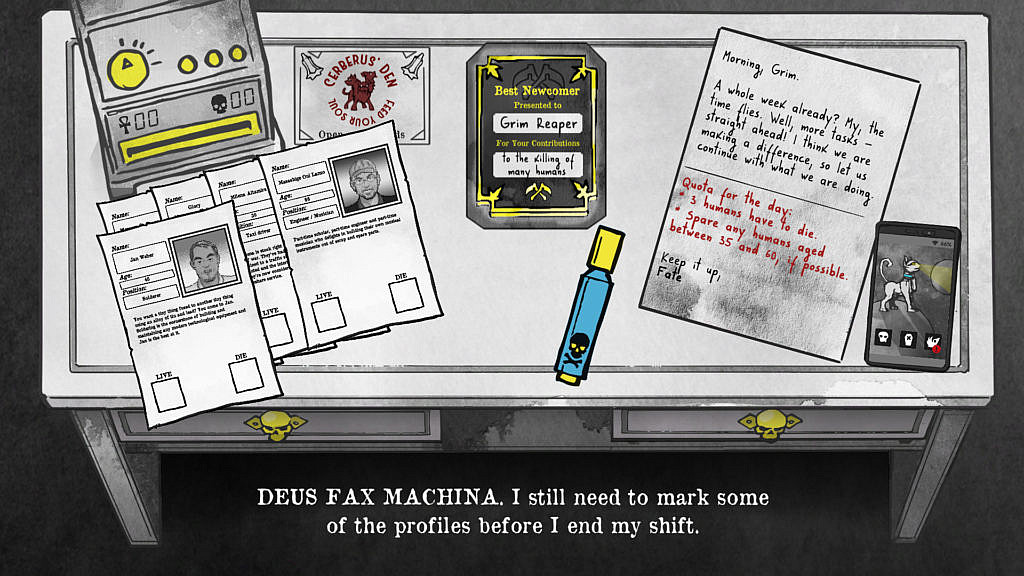The height and width of the screenshot is (576, 1024).
Task: Tick DIE on the Engineer / Musician profile
Action: pyautogui.click(x=403, y=296)
